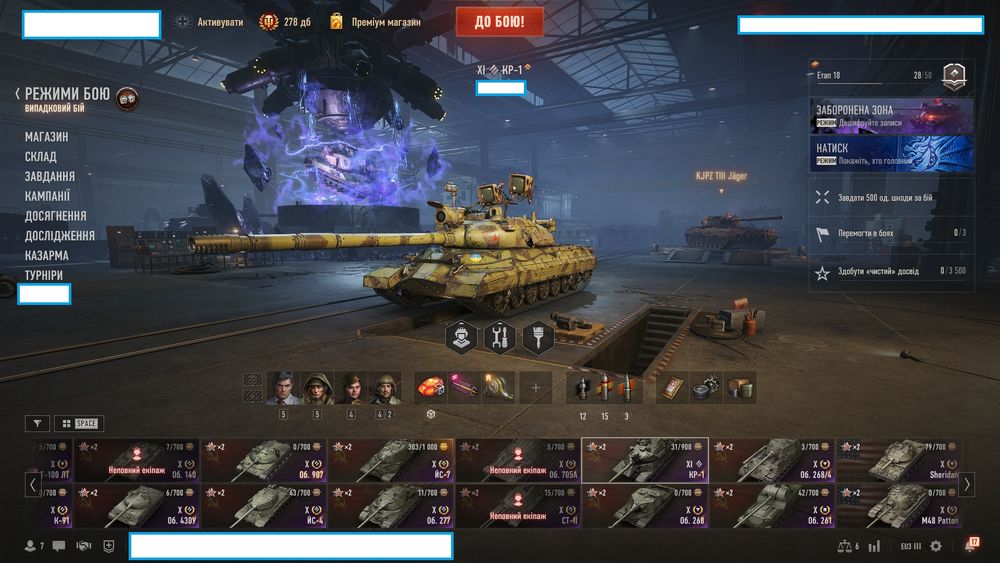Open the КАЗАРМА barracks
This screenshot has height=563, width=1000.
pyautogui.click(x=47, y=256)
